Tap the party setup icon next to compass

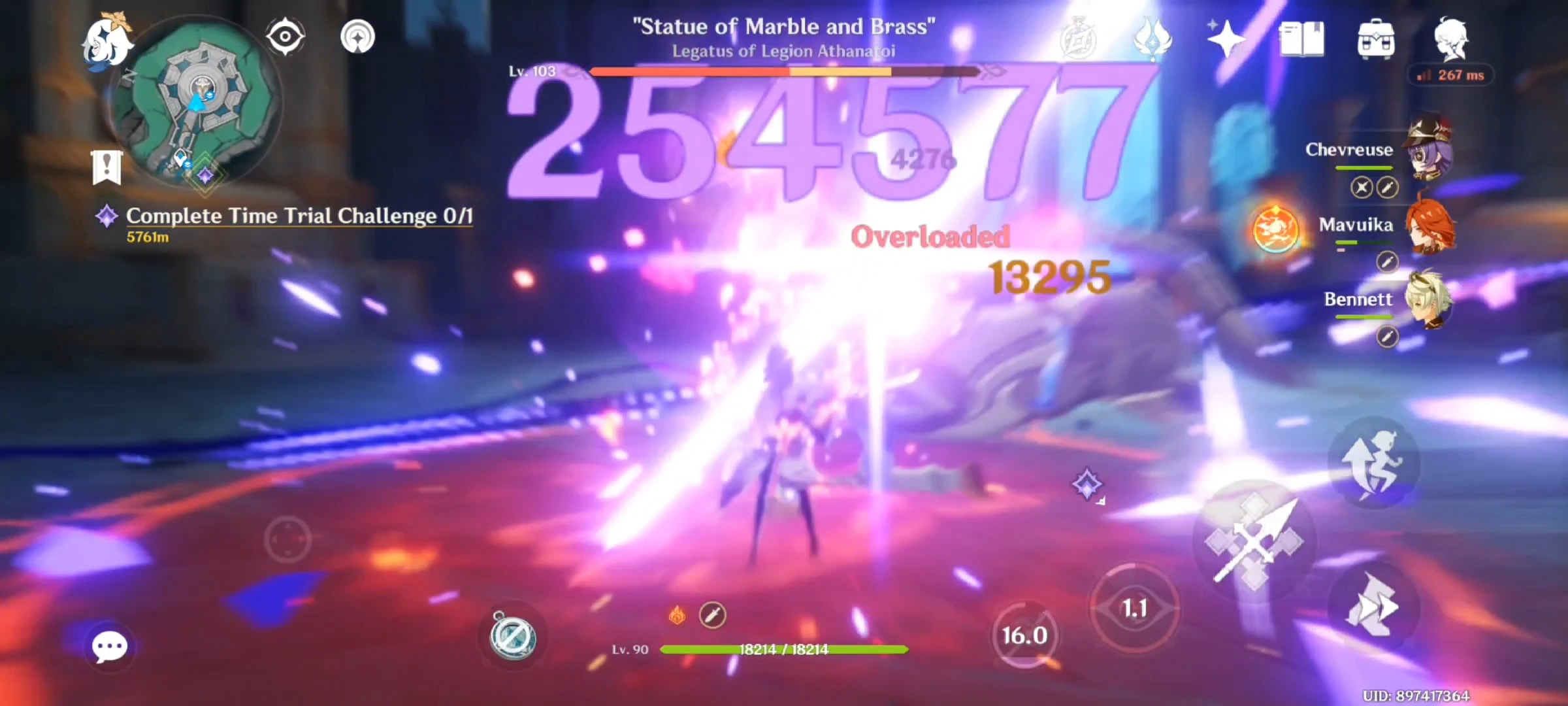pyautogui.click(x=358, y=36)
